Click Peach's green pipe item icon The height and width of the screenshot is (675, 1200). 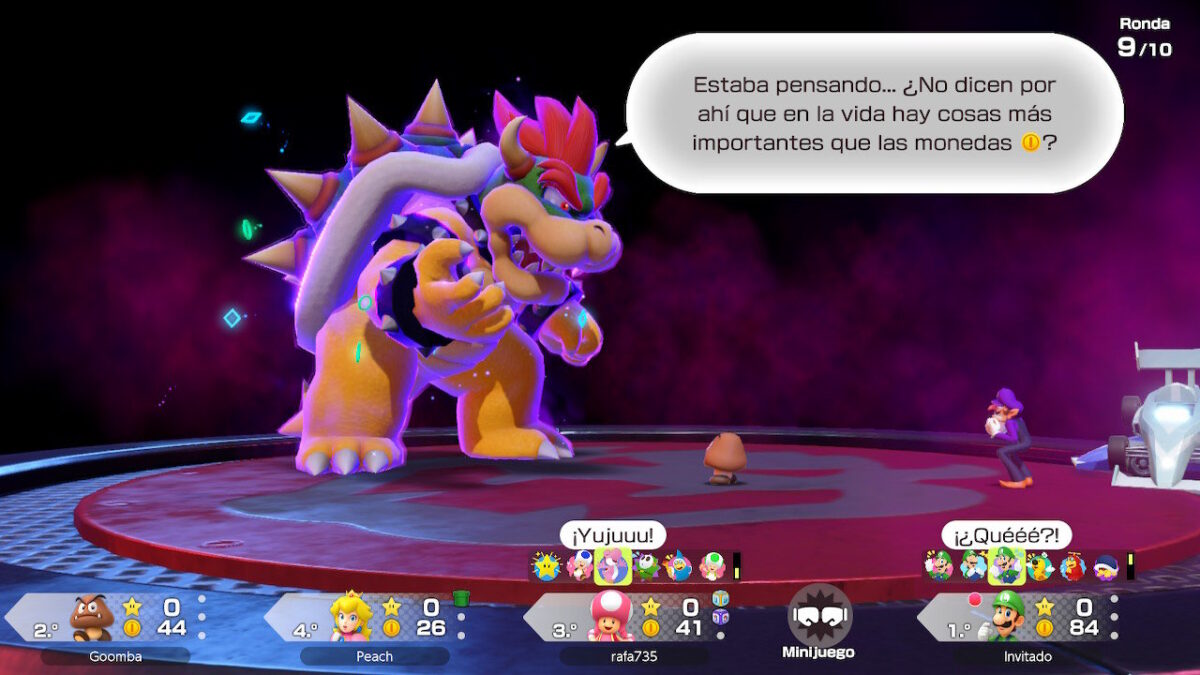pos(461,598)
